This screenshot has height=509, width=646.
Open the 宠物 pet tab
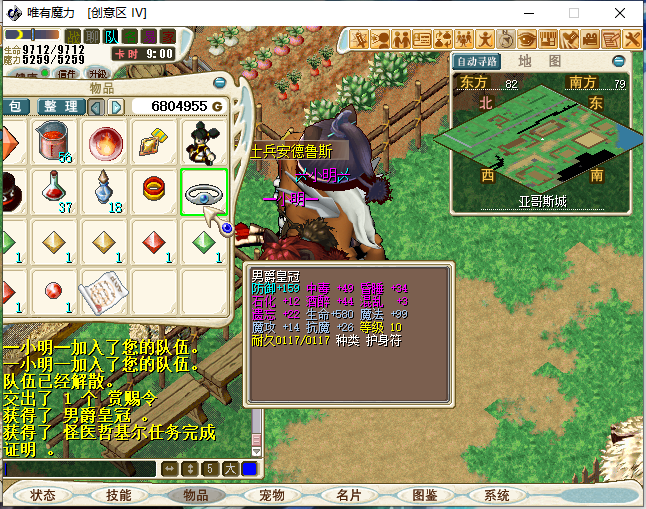(x=272, y=495)
